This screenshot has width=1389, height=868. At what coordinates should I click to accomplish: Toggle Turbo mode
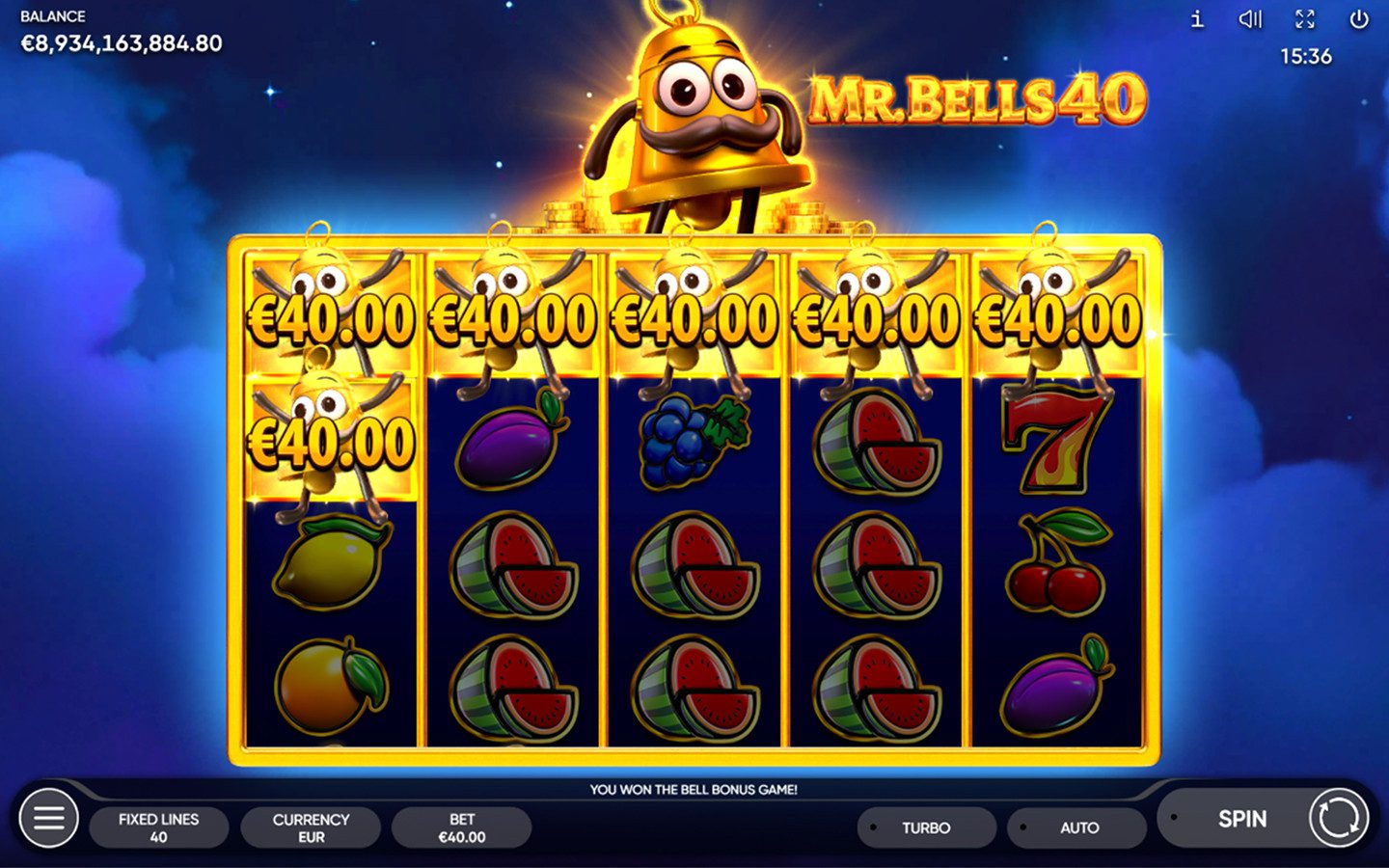click(x=926, y=827)
